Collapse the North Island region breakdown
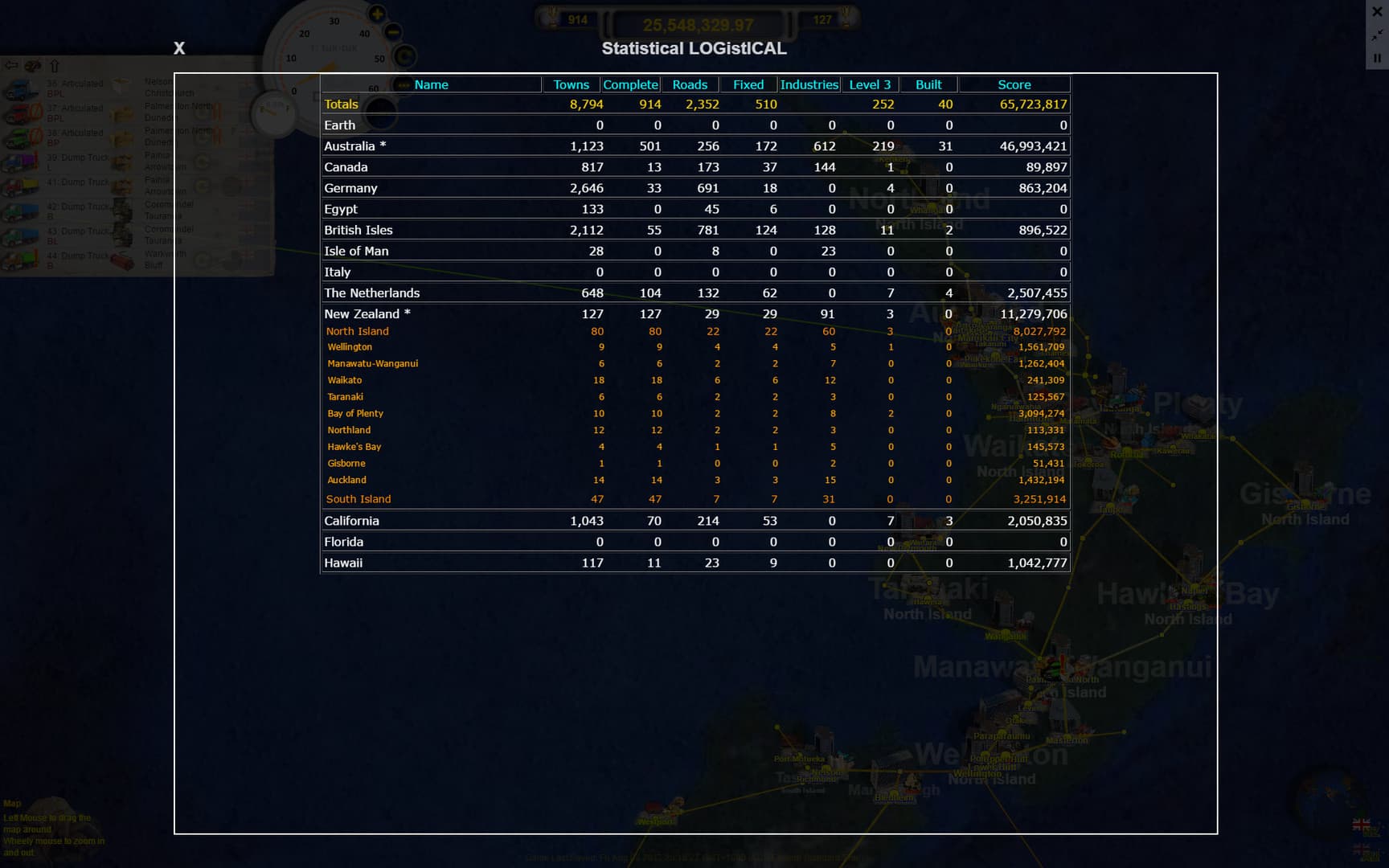Image resolution: width=1389 pixels, height=868 pixels. tap(358, 331)
